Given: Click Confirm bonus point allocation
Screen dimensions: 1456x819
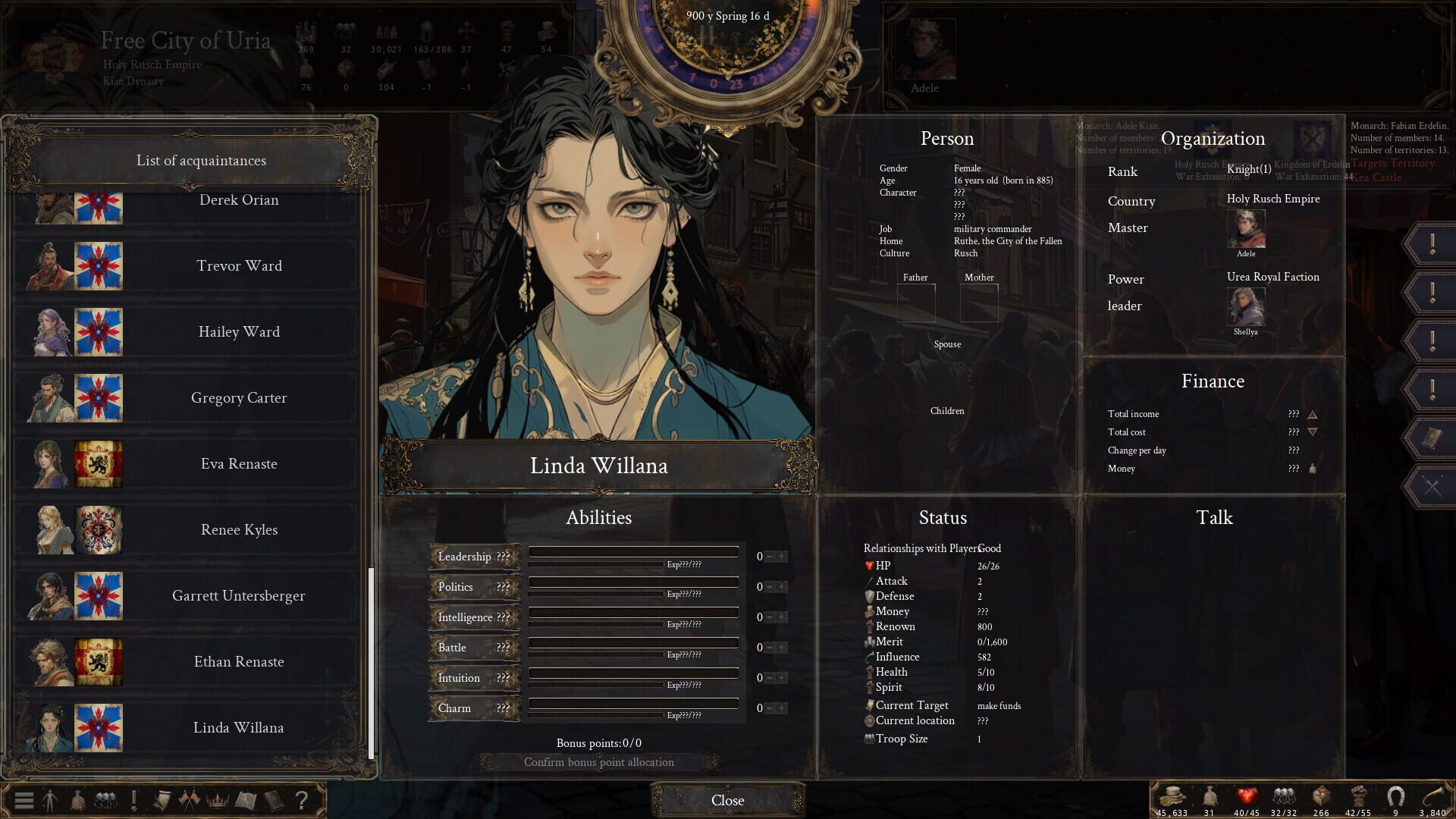Looking at the screenshot, I should tap(598, 762).
